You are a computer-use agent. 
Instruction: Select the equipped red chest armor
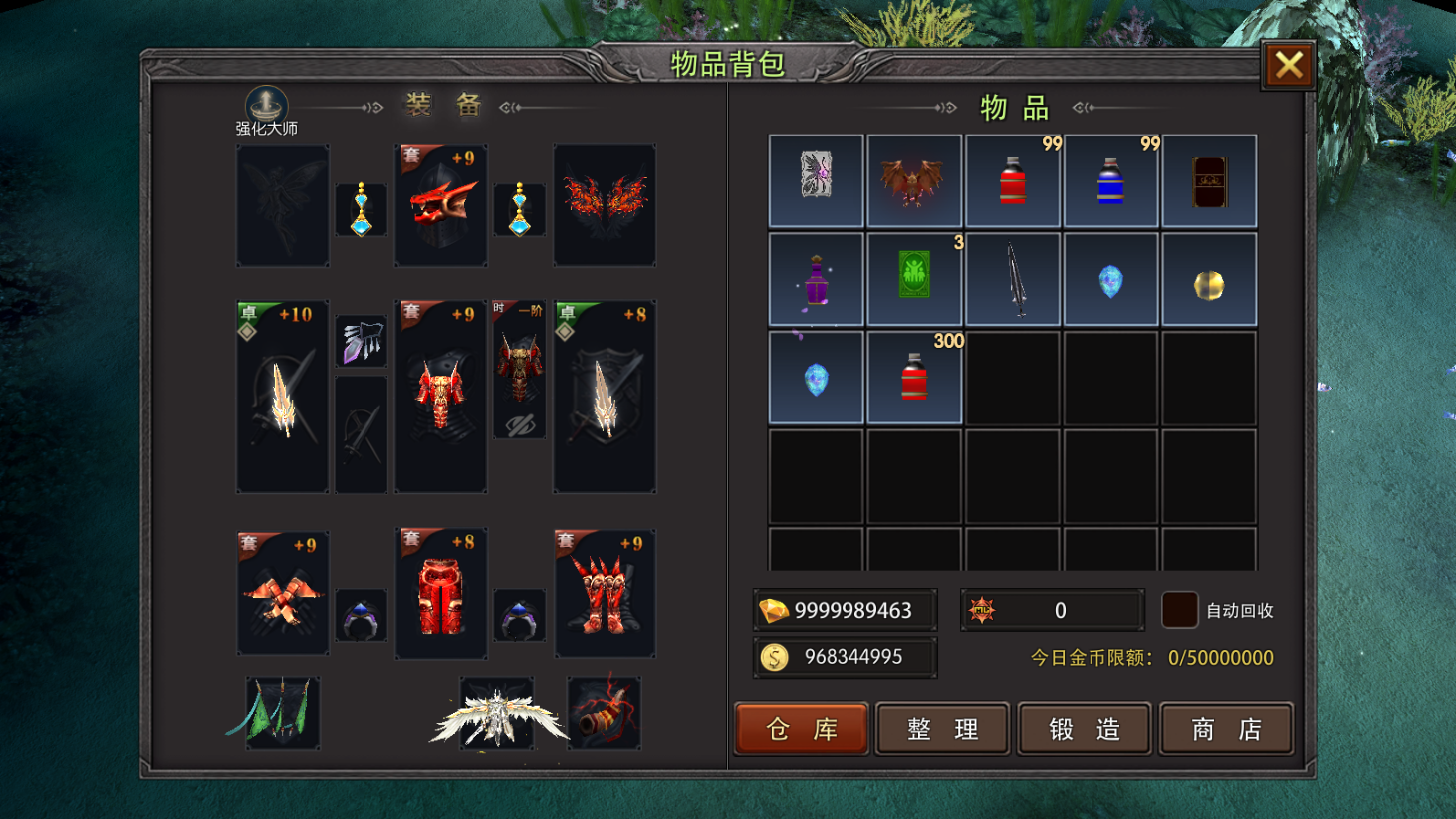click(441, 397)
